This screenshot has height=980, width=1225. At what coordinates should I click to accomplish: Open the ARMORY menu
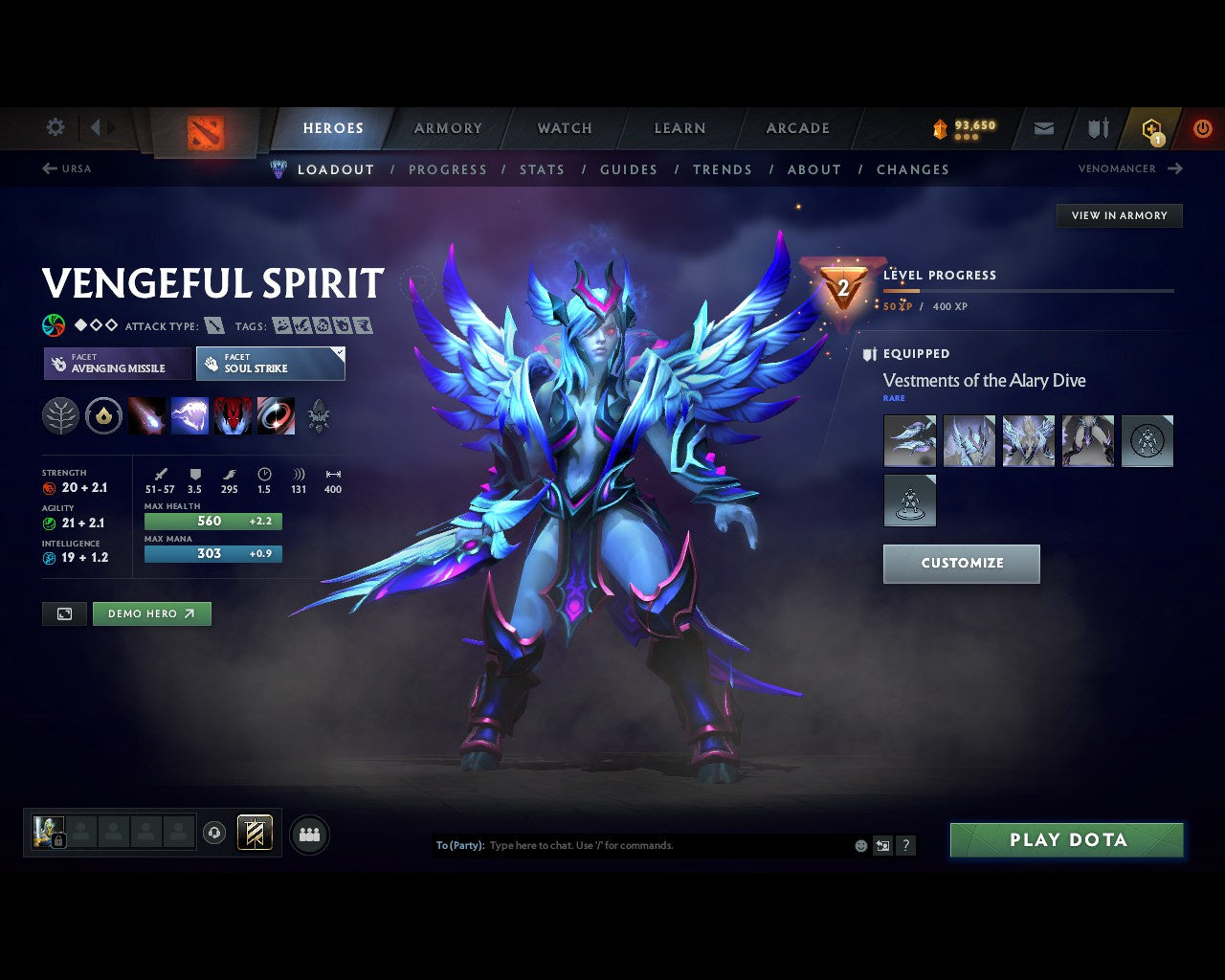(447, 127)
